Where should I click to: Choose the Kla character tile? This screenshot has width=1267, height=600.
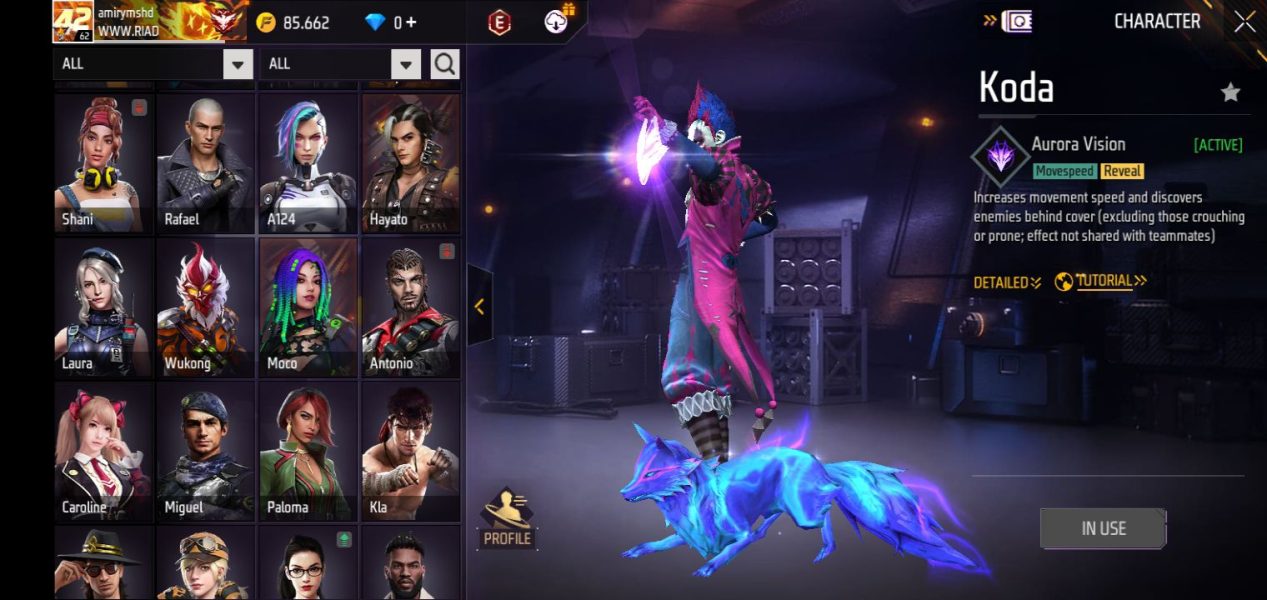410,451
